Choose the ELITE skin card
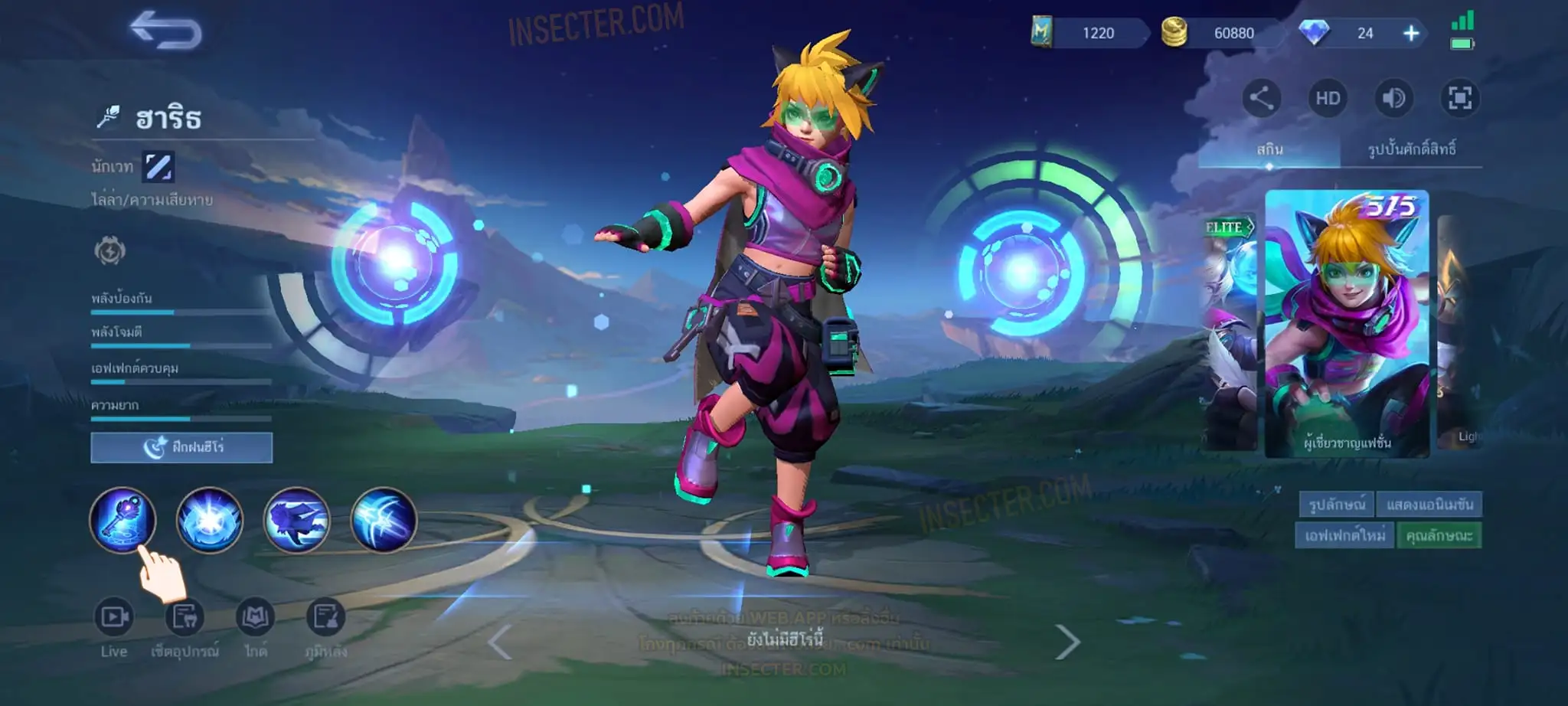Screen dimensions: 1568x706 point(1229,329)
